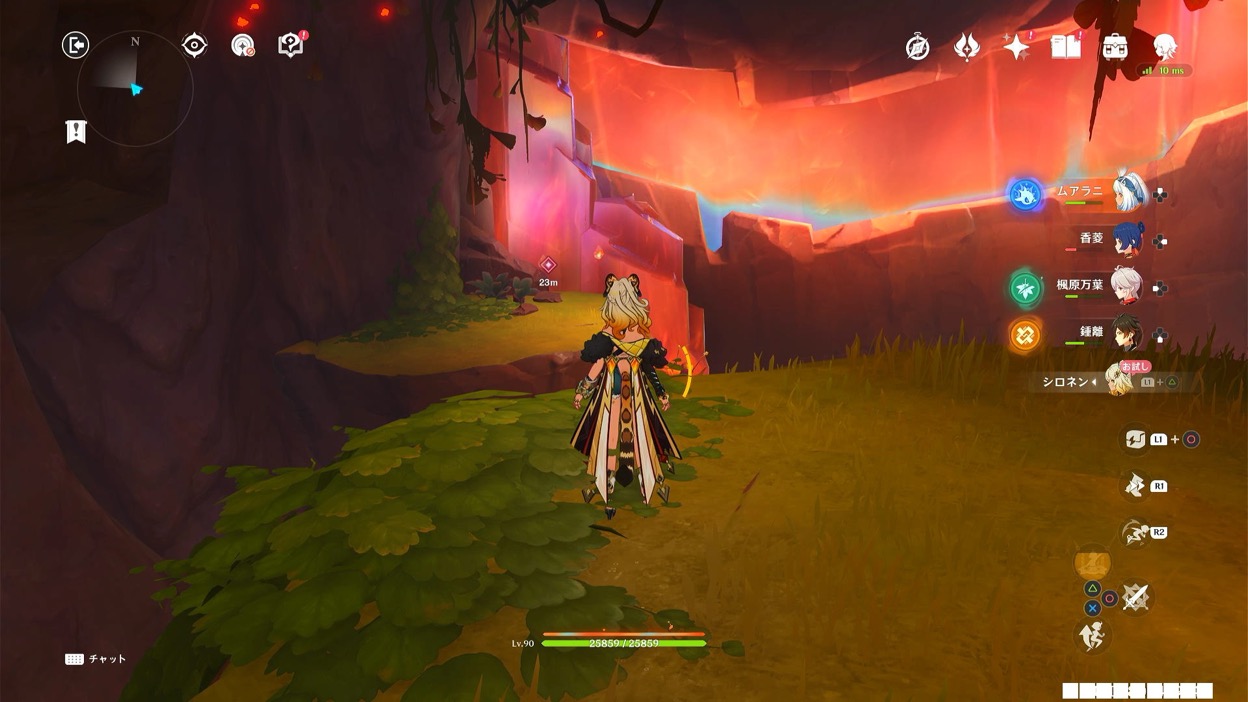Open the quest icon with red alert
This screenshot has height=702, width=1248.
290,45
